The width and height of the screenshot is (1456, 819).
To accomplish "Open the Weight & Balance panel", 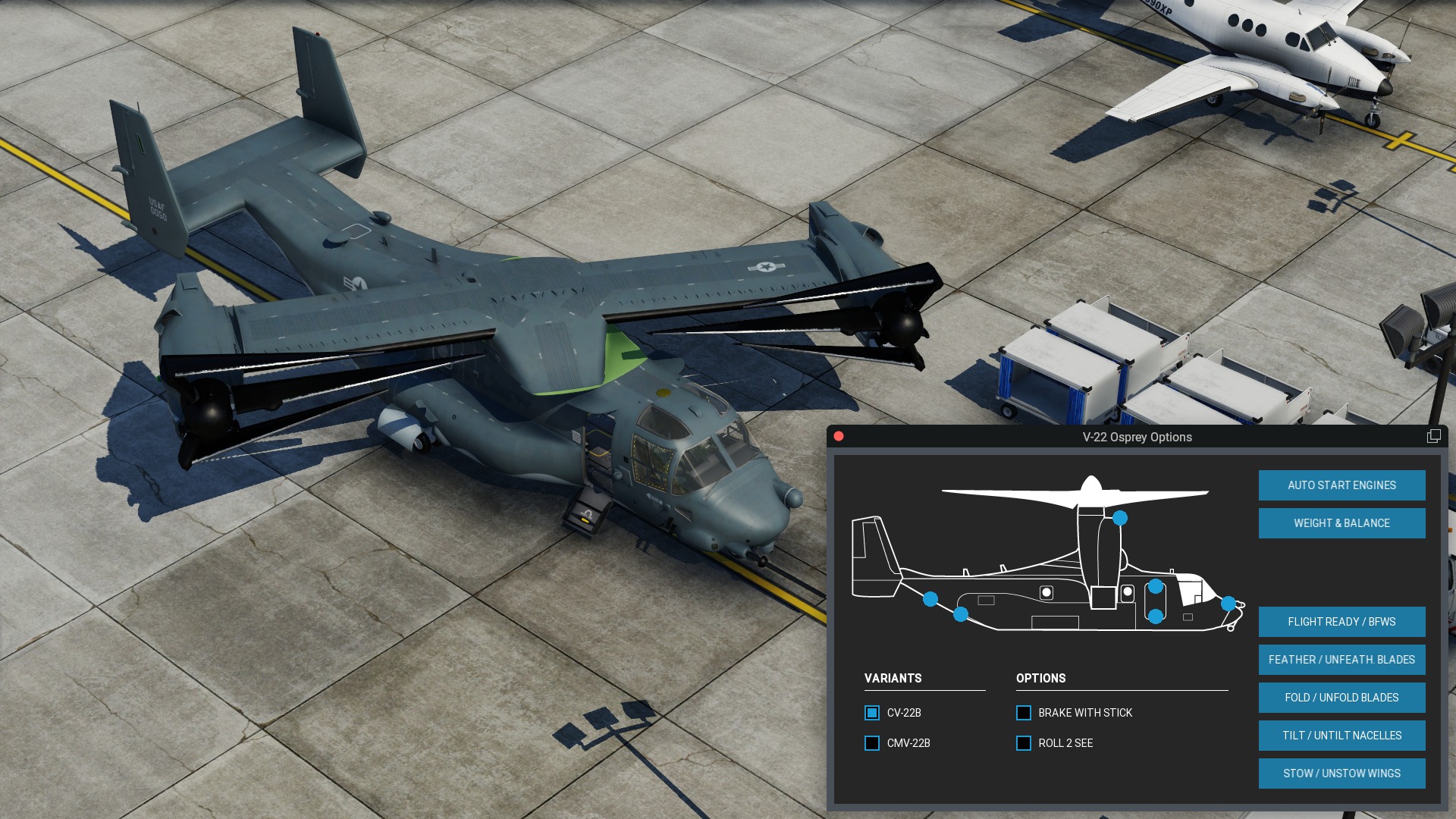I will [1341, 523].
